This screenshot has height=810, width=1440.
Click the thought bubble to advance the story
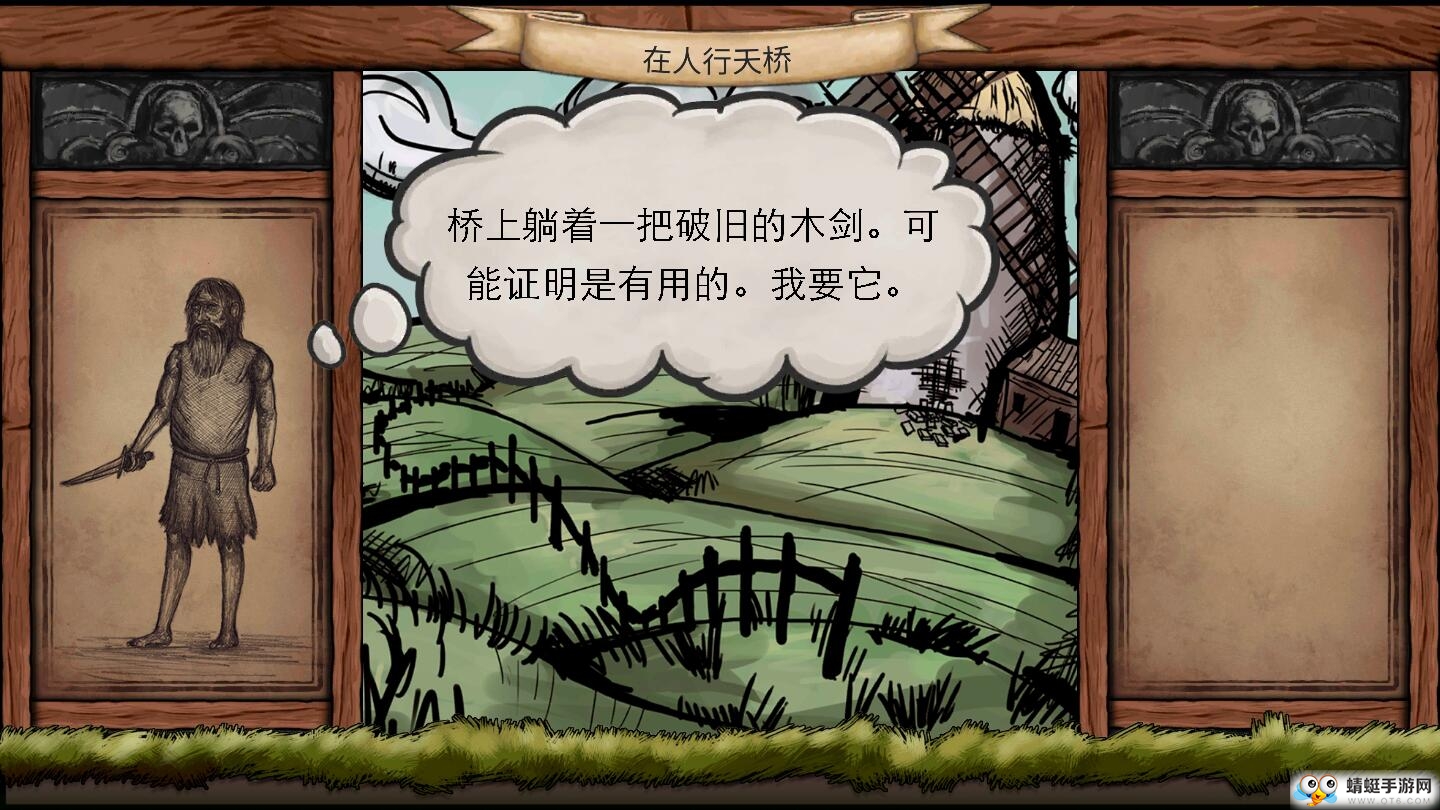[x=690, y=250]
